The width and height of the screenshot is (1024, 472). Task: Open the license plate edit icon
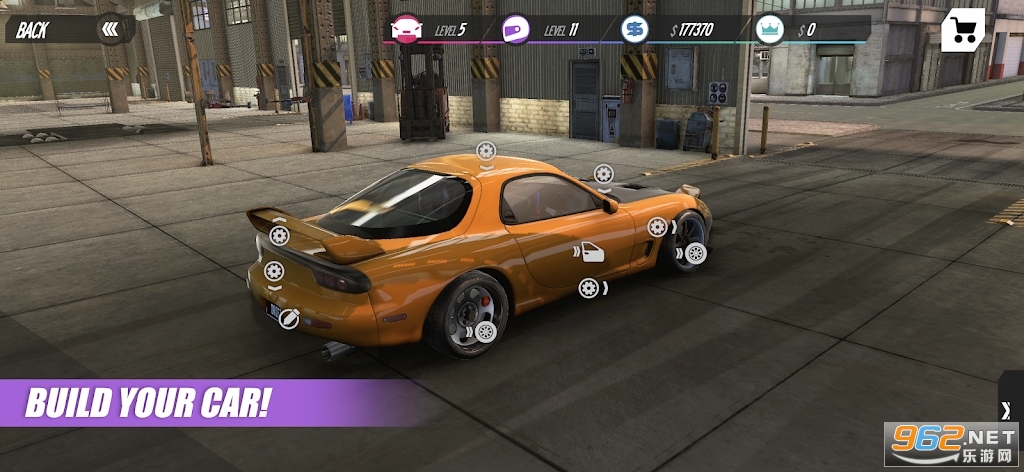[288, 318]
